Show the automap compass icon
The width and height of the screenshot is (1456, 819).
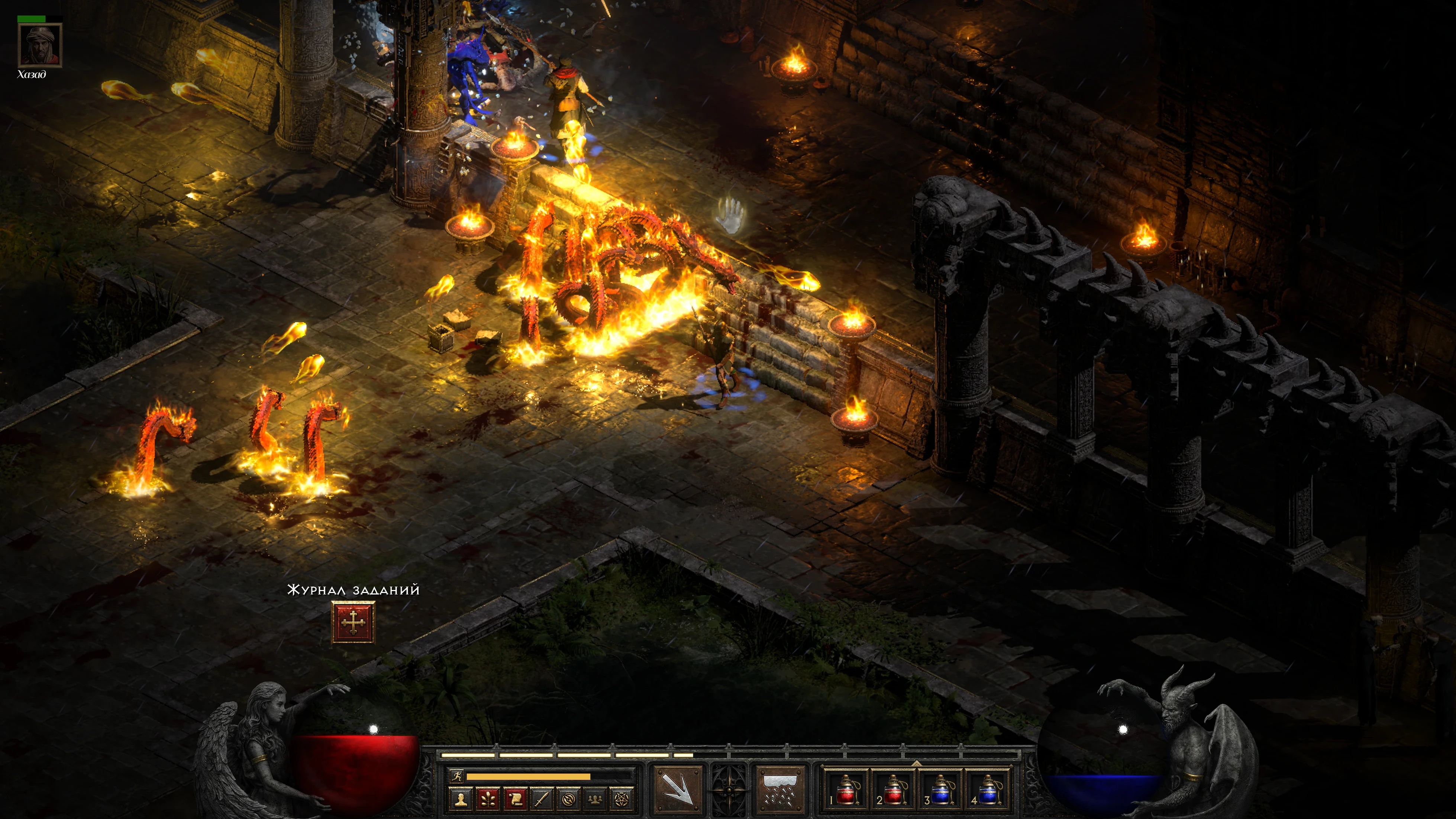coord(569,799)
